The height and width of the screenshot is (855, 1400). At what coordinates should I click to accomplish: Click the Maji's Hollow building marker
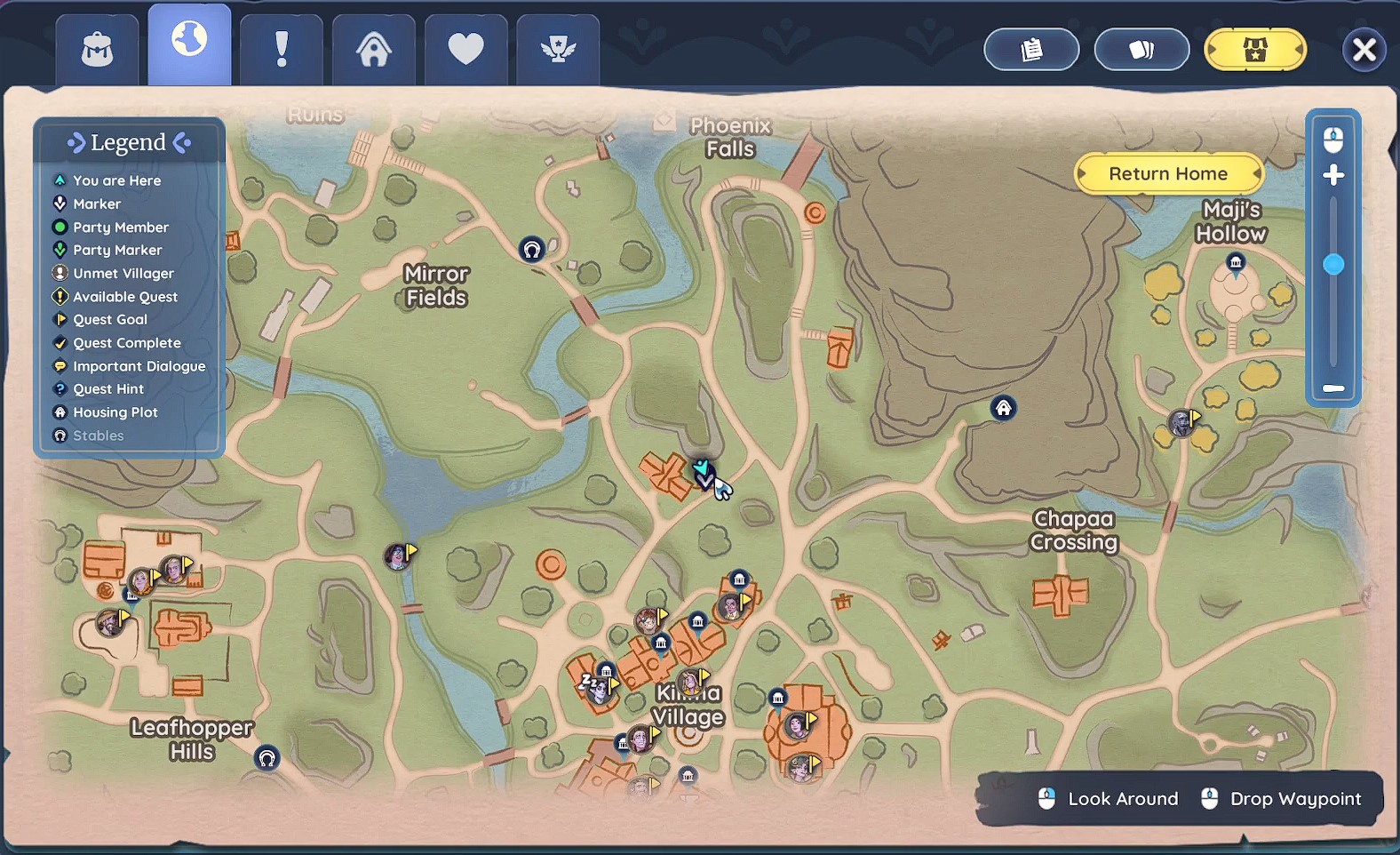point(1236,262)
